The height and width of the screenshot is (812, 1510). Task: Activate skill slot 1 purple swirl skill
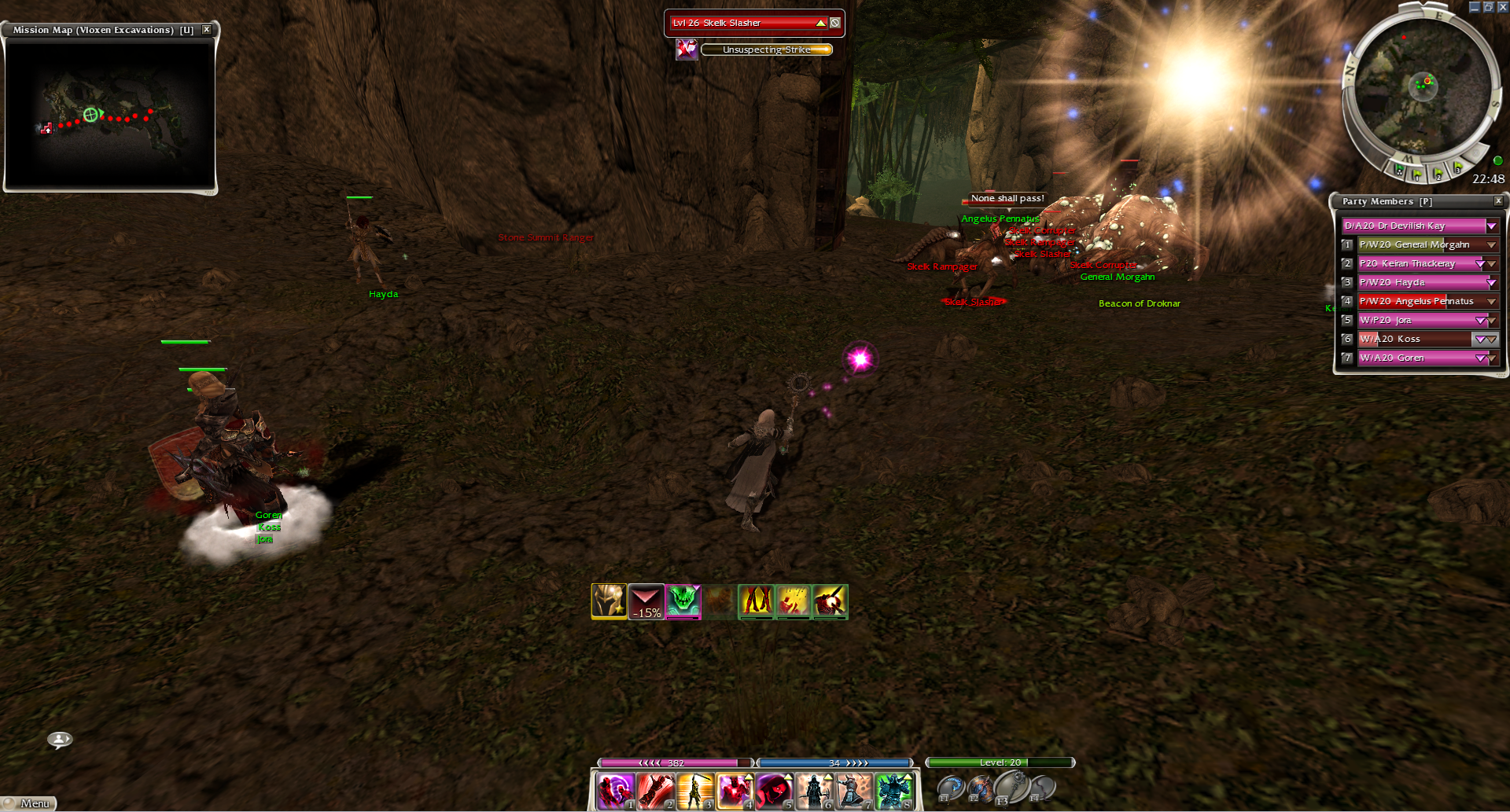615,790
